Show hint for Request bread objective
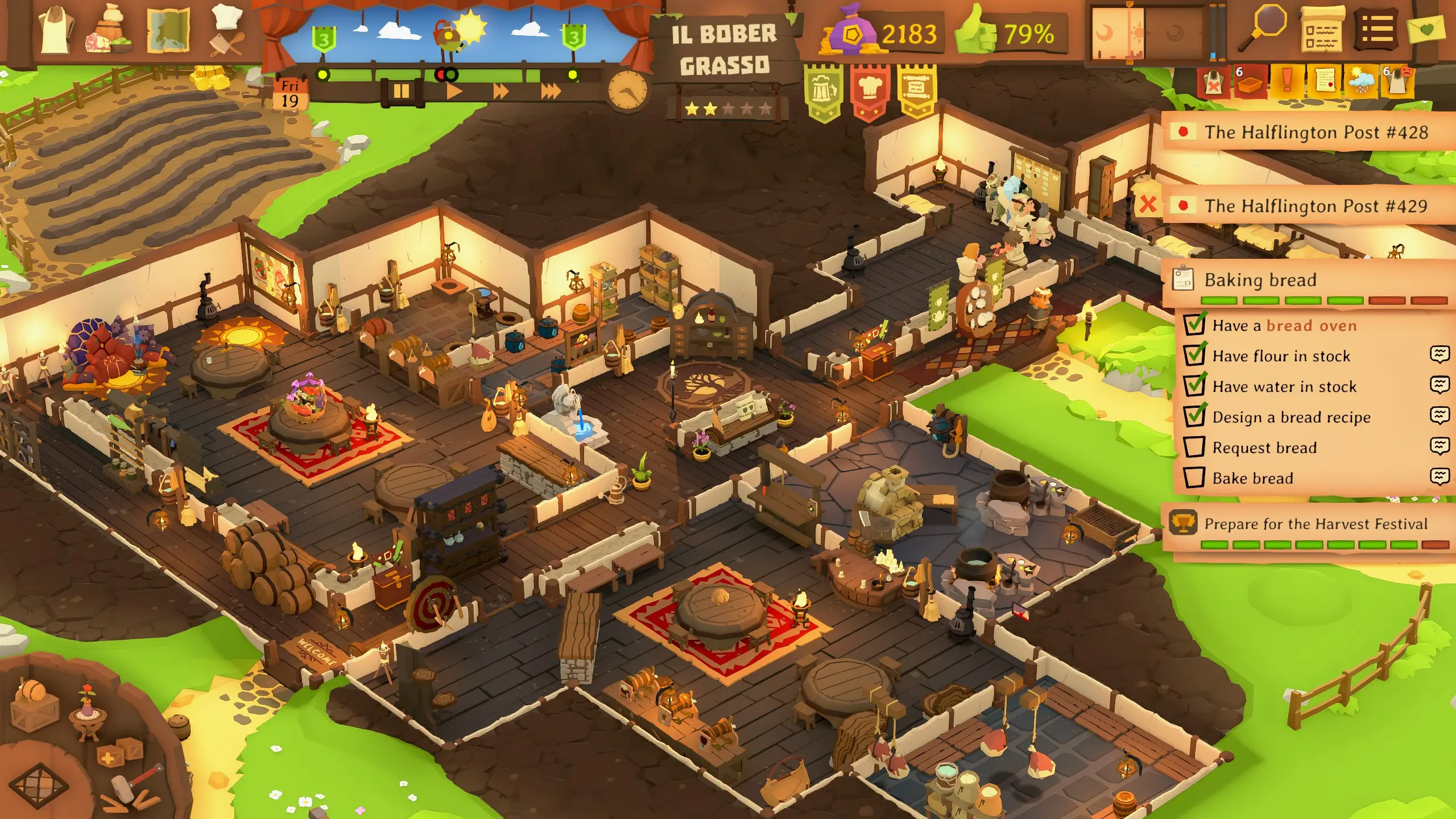The height and width of the screenshot is (819, 1456). pos(1439,446)
